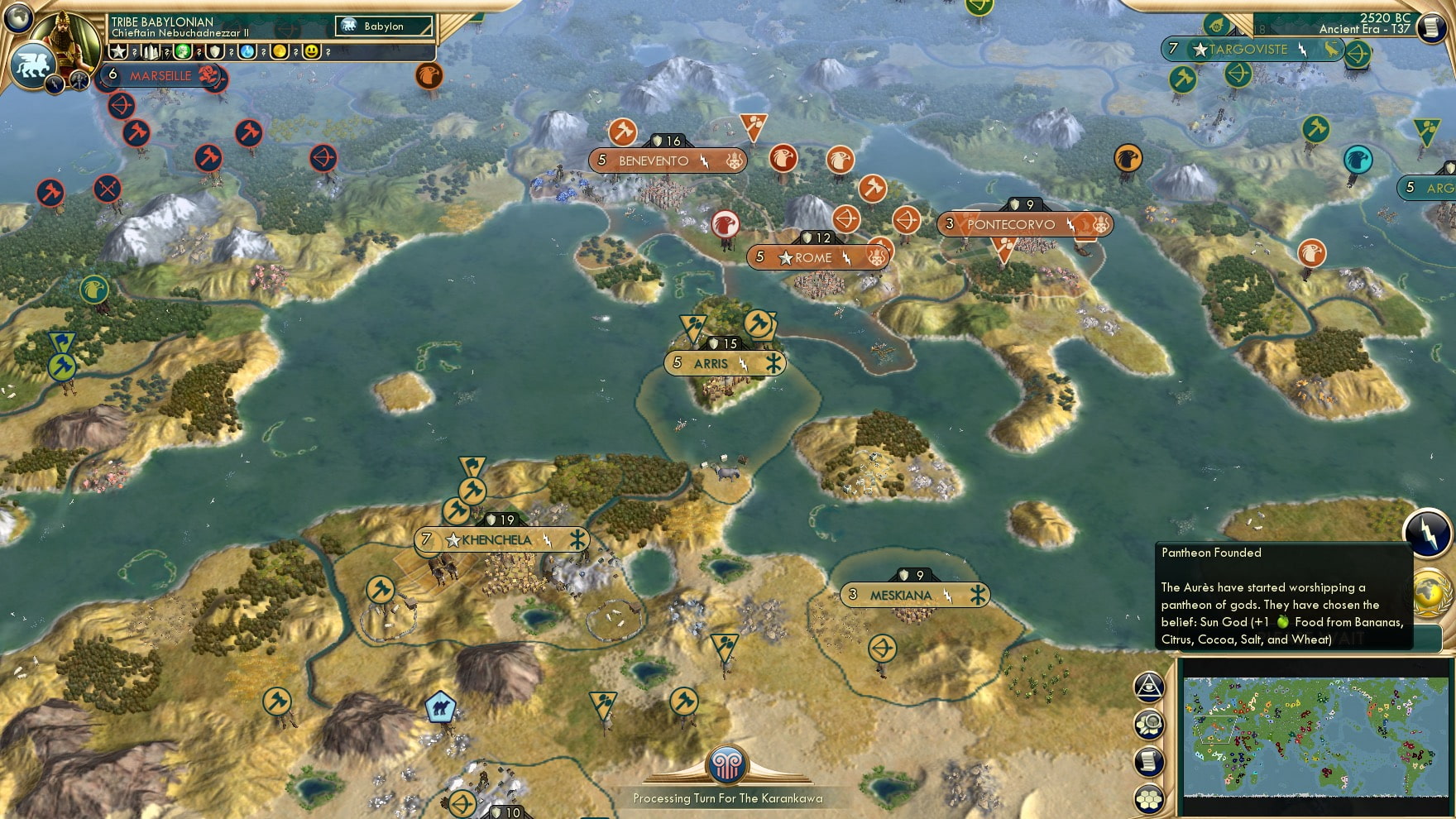Image resolution: width=1456 pixels, height=819 pixels.
Task: Open Social Policies with the pyramid-eye icon
Action: point(1149,687)
